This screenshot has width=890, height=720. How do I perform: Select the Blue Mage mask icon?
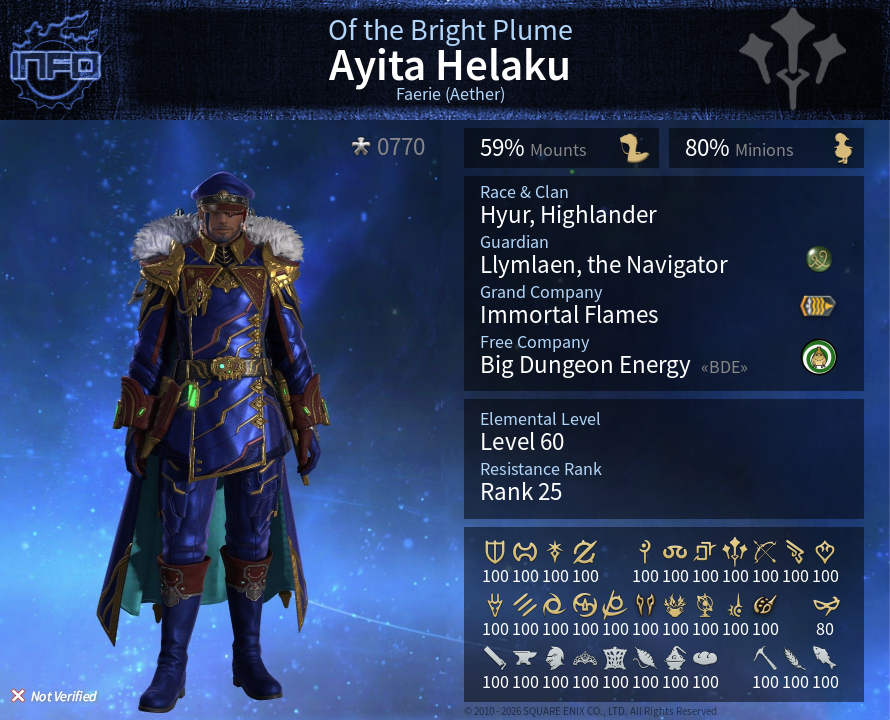[x=825, y=604]
